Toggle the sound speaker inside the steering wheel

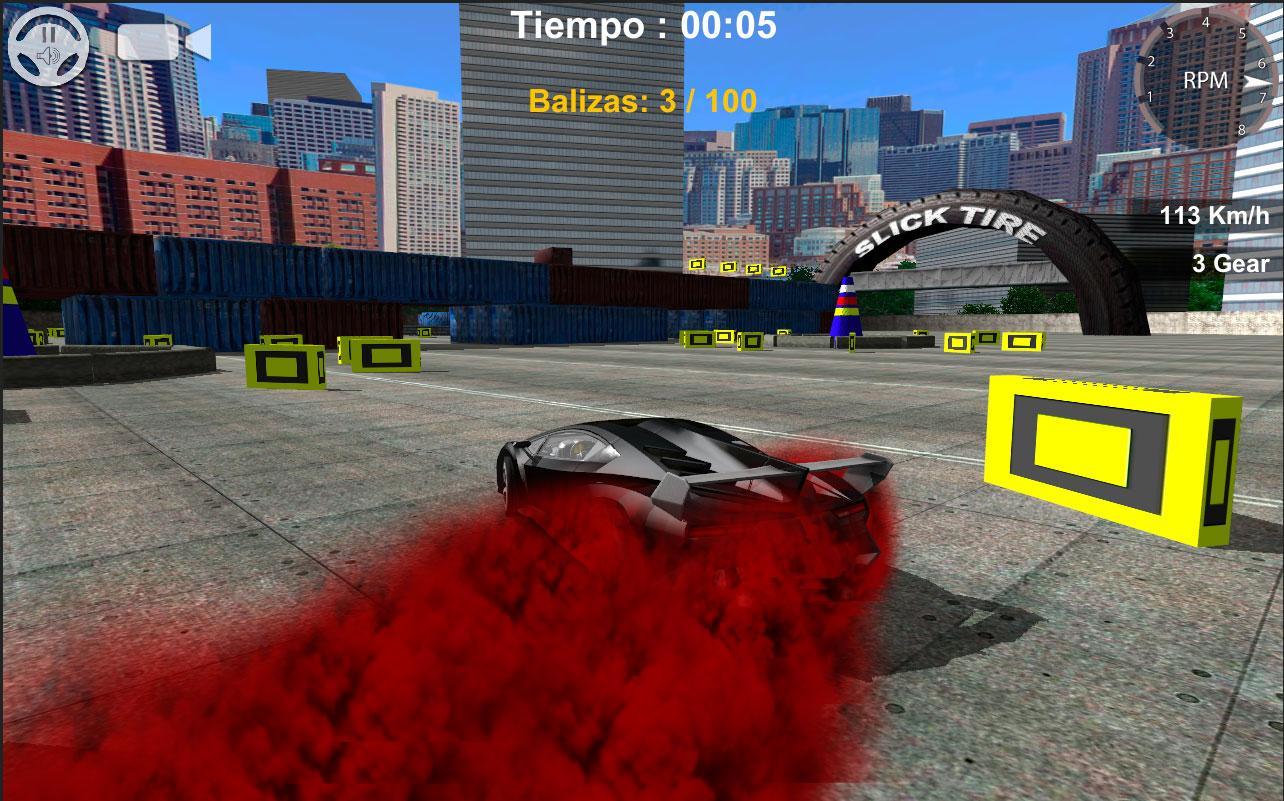tap(48, 55)
